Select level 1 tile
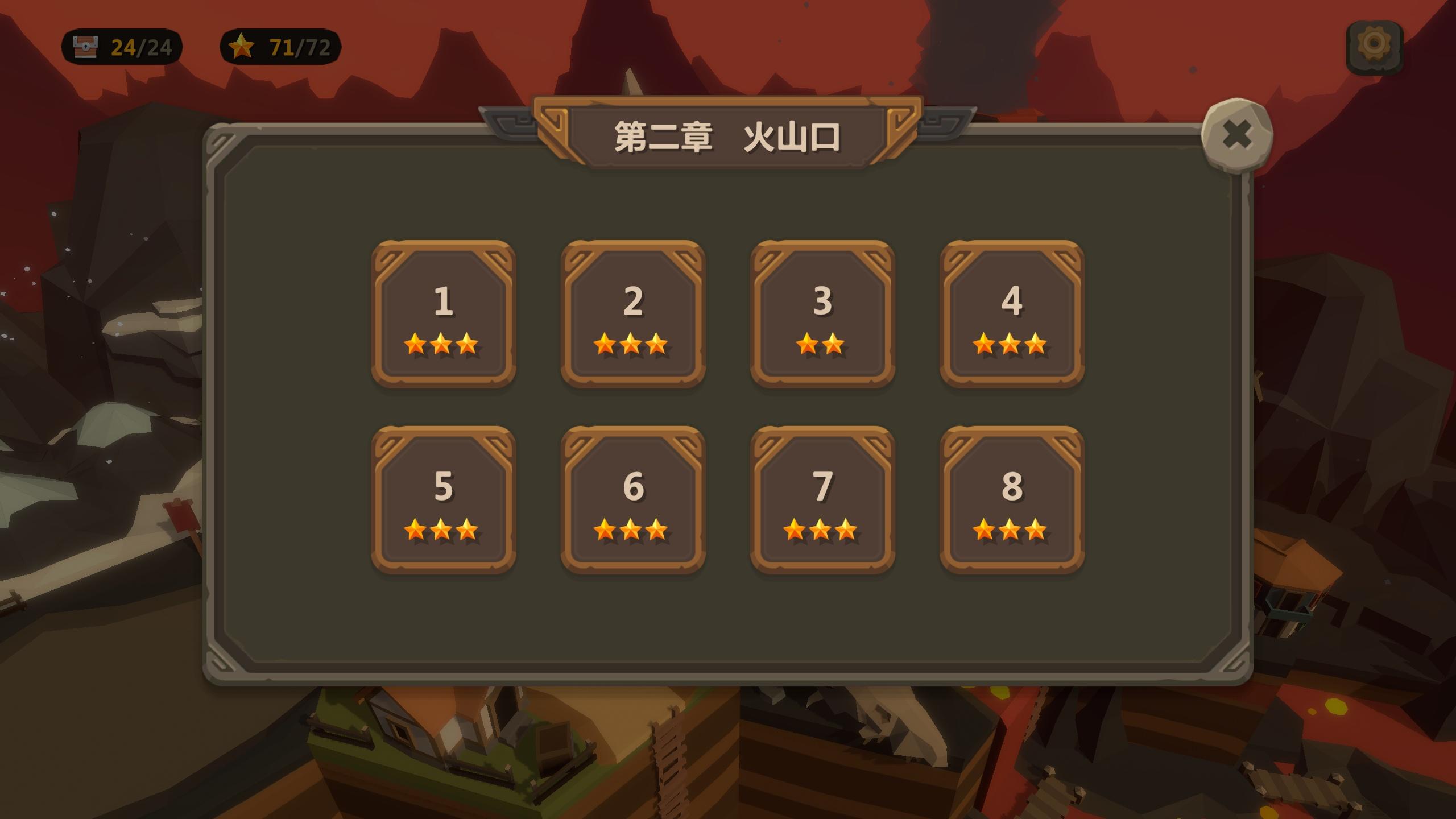 point(445,313)
